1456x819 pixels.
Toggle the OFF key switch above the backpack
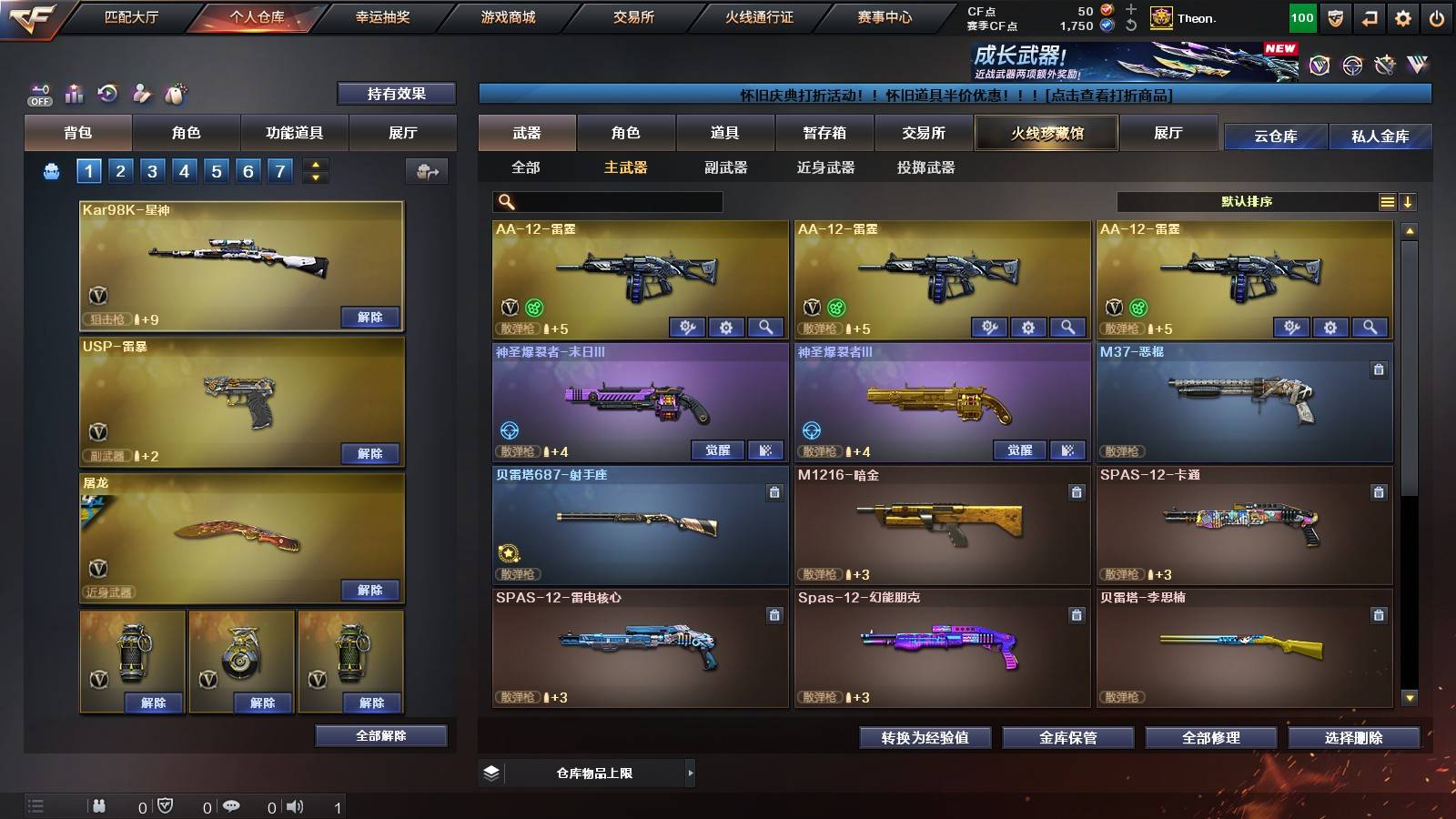coord(38,92)
